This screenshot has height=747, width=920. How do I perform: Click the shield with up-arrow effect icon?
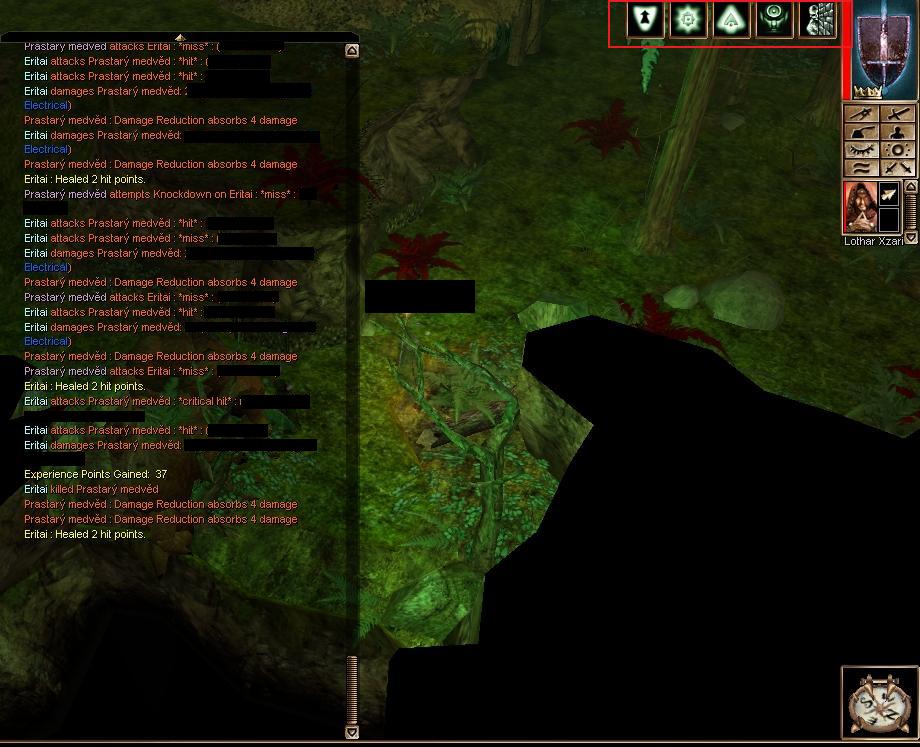pyautogui.click(x=647, y=20)
